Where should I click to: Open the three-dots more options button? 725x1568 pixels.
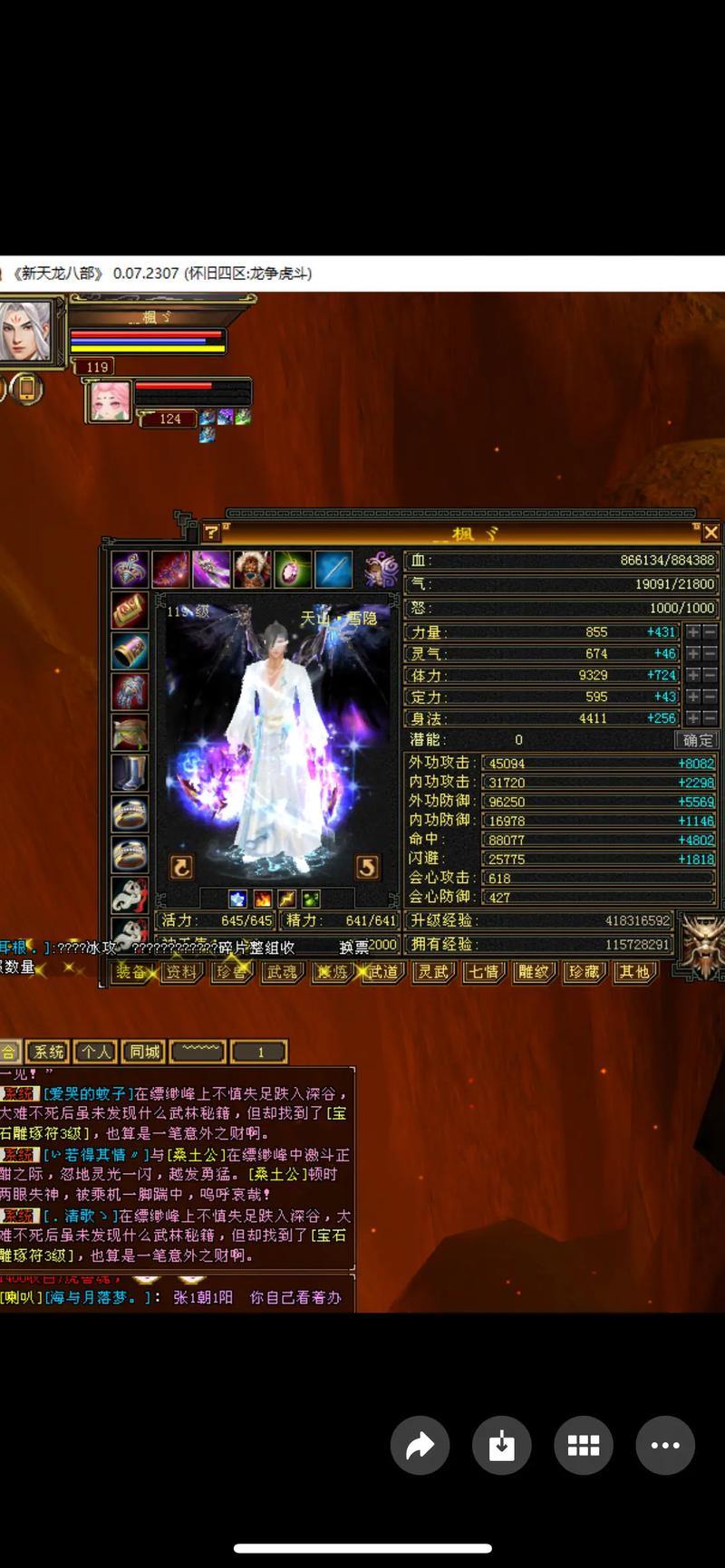click(x=665, y=1445)
